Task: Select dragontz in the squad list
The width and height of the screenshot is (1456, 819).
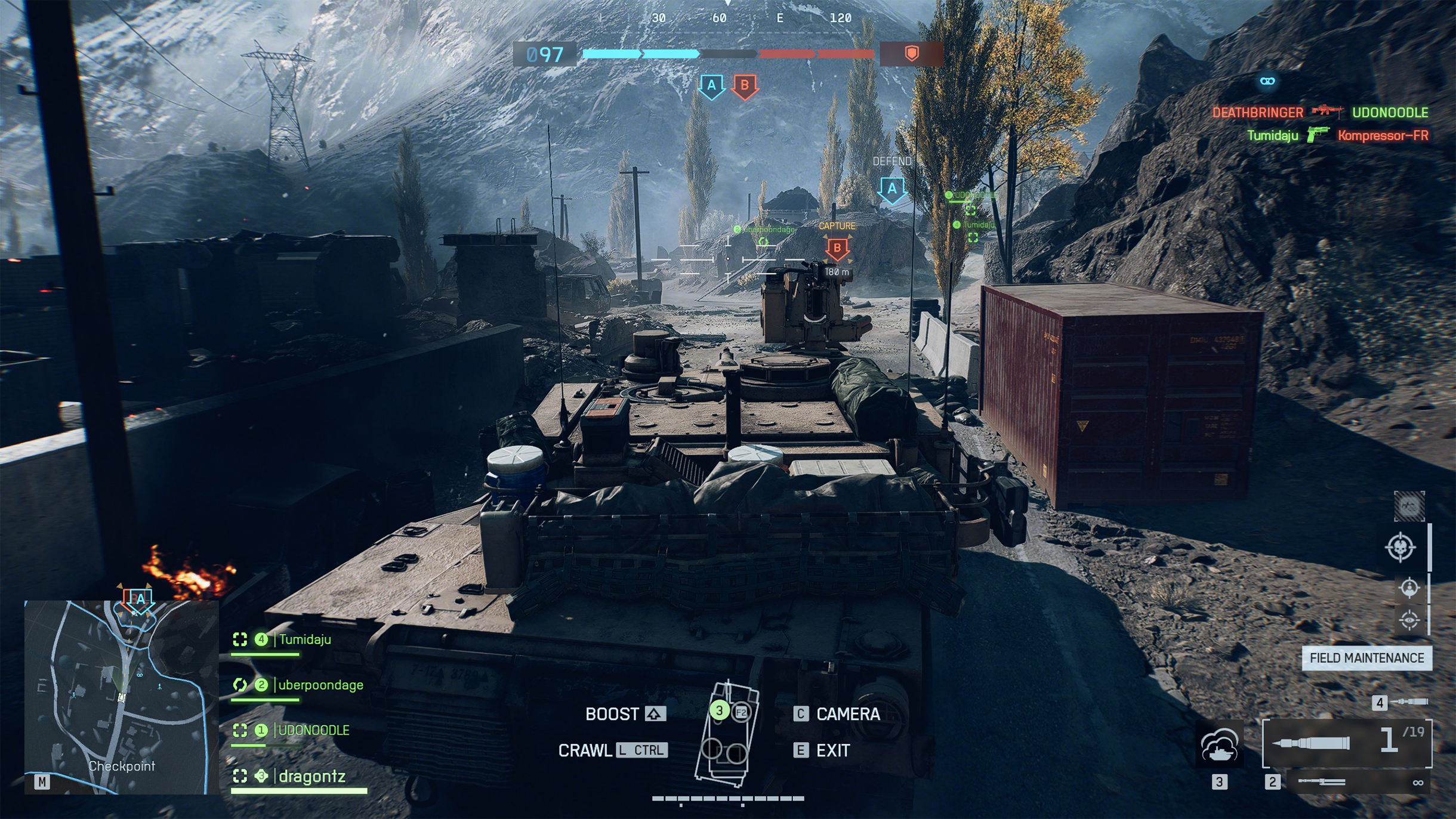Action: click(311, 777)
